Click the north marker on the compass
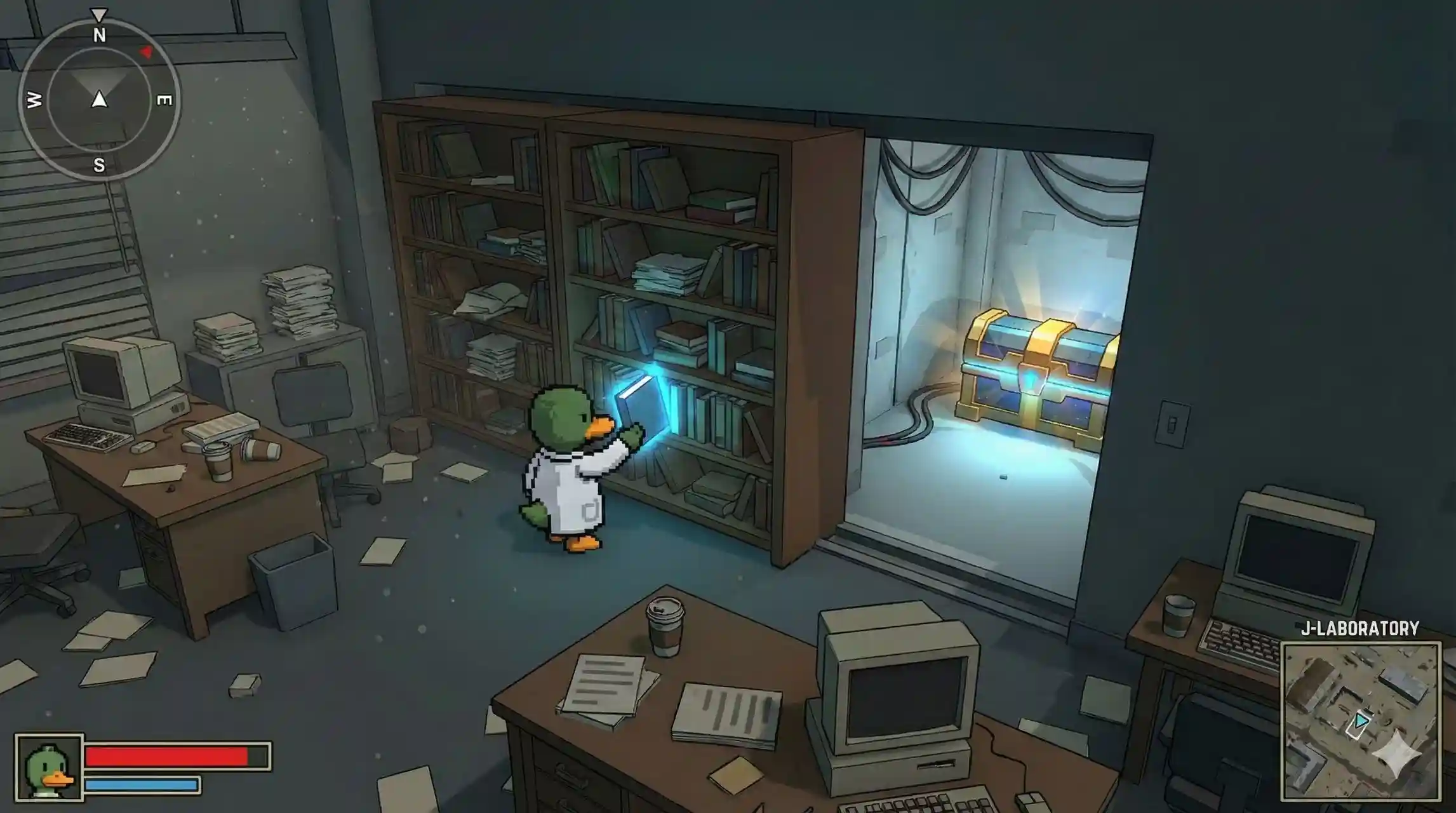Image resolution: width=1456 pixels, height=813 pixels. pyautogui.click(x=98, y=35)
